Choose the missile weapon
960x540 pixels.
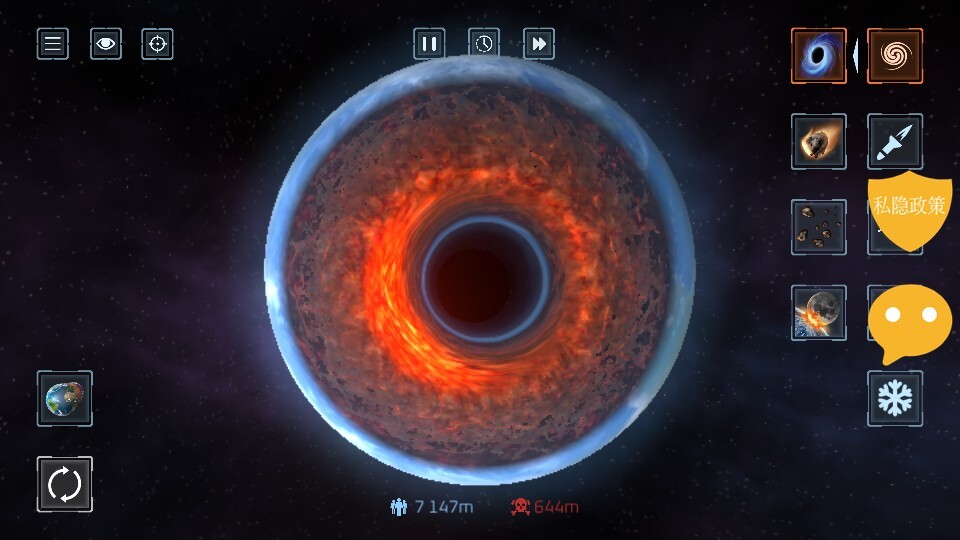pos(895,141)
